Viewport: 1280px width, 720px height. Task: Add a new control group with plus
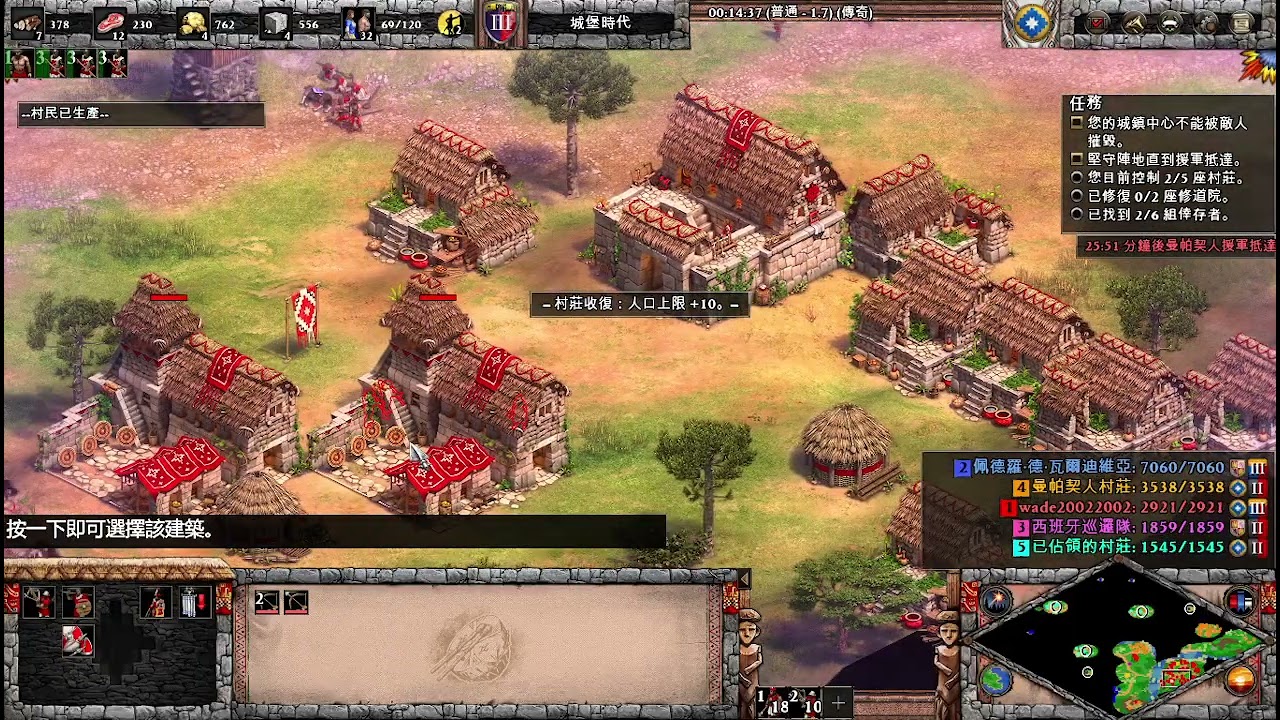(x=838, y=702)
